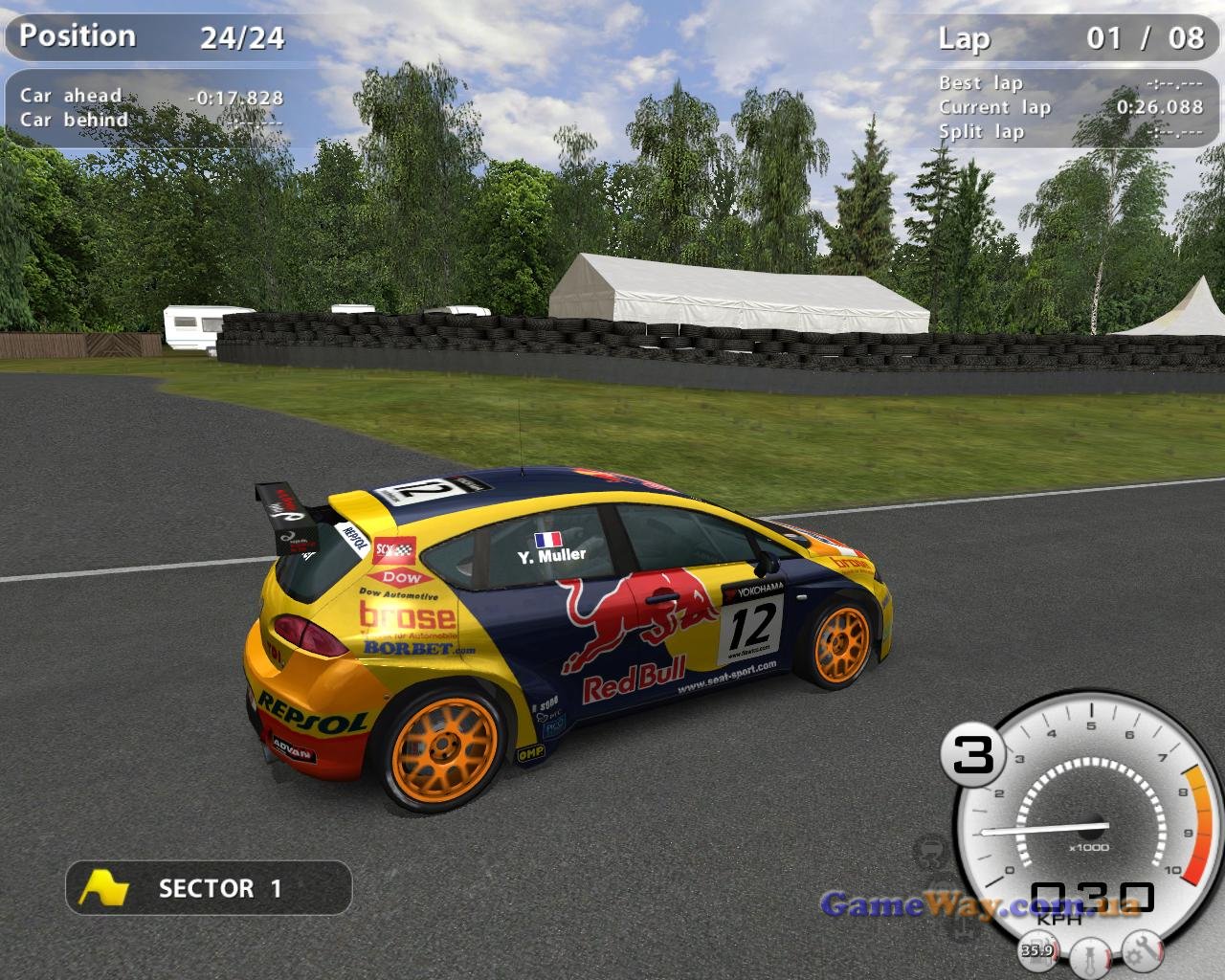Click the fuel pump icon showing 35.9
This screenshot has width=1225, height=980.
click(1038, 949)
